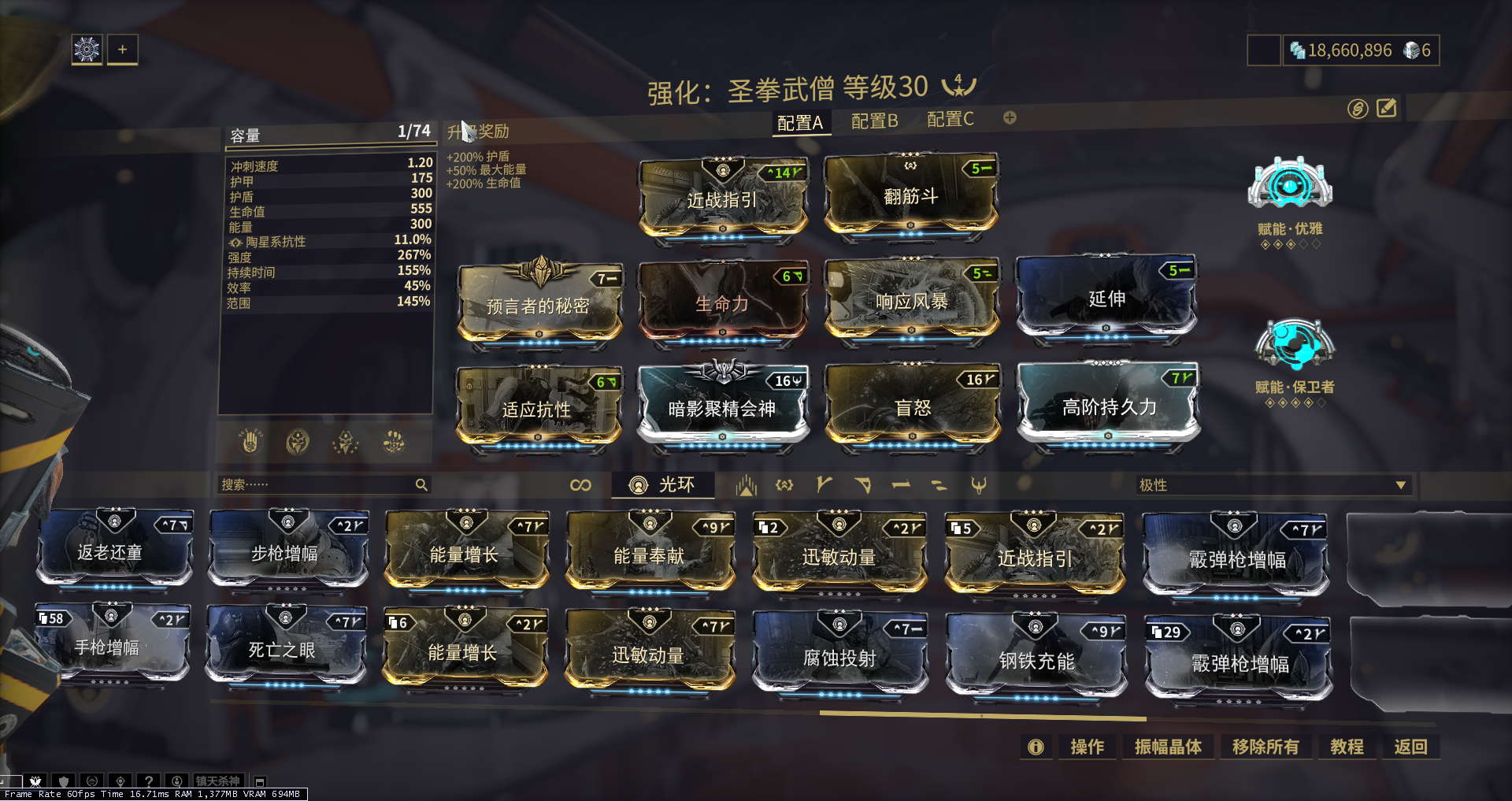Viewport: 1512px width, 801px height.
Task: Click the 赋能·优雅 arcane slot
Action: coord(1289,189)
